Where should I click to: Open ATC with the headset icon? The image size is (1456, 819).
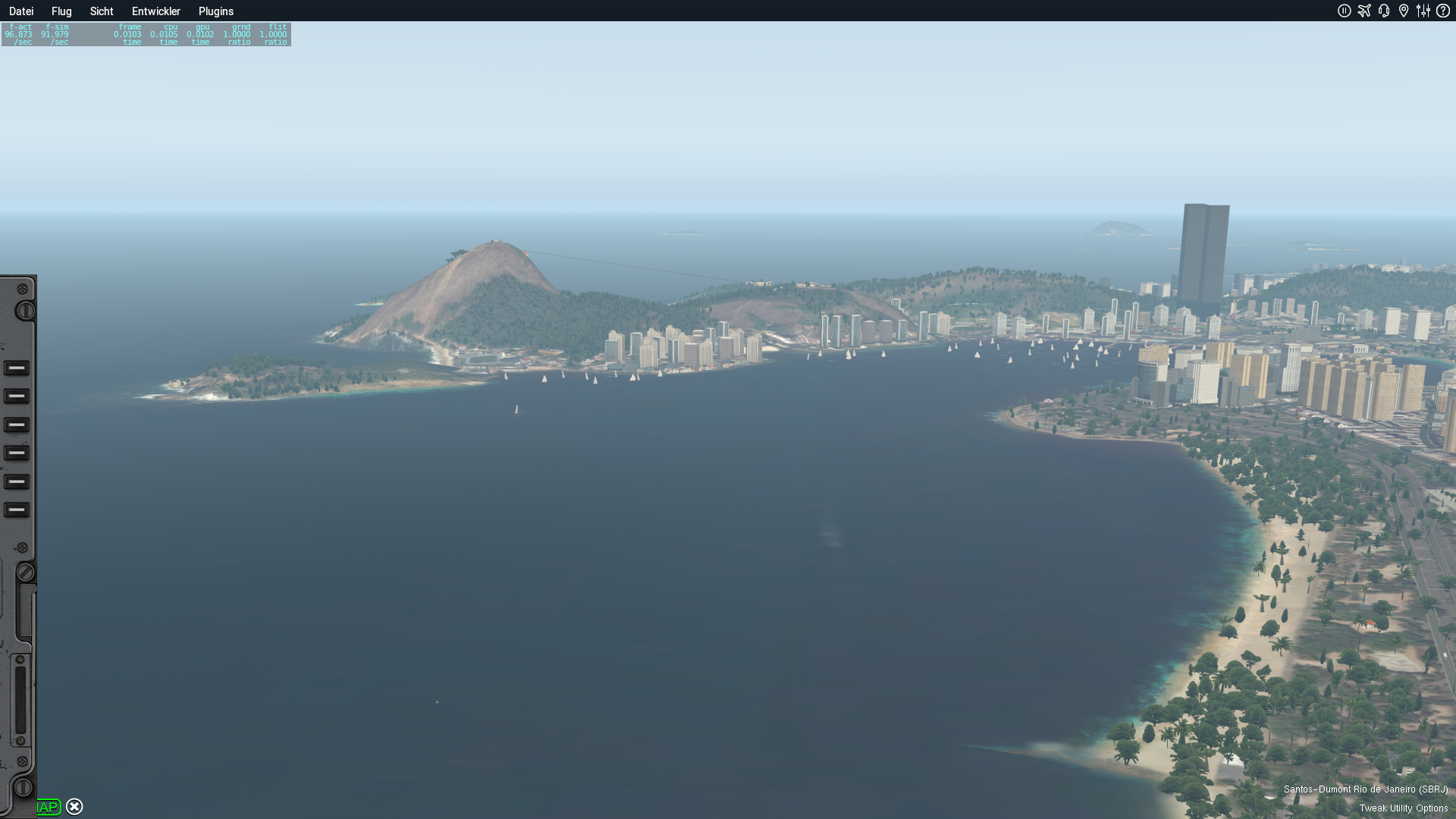[x=1384, y=11]
